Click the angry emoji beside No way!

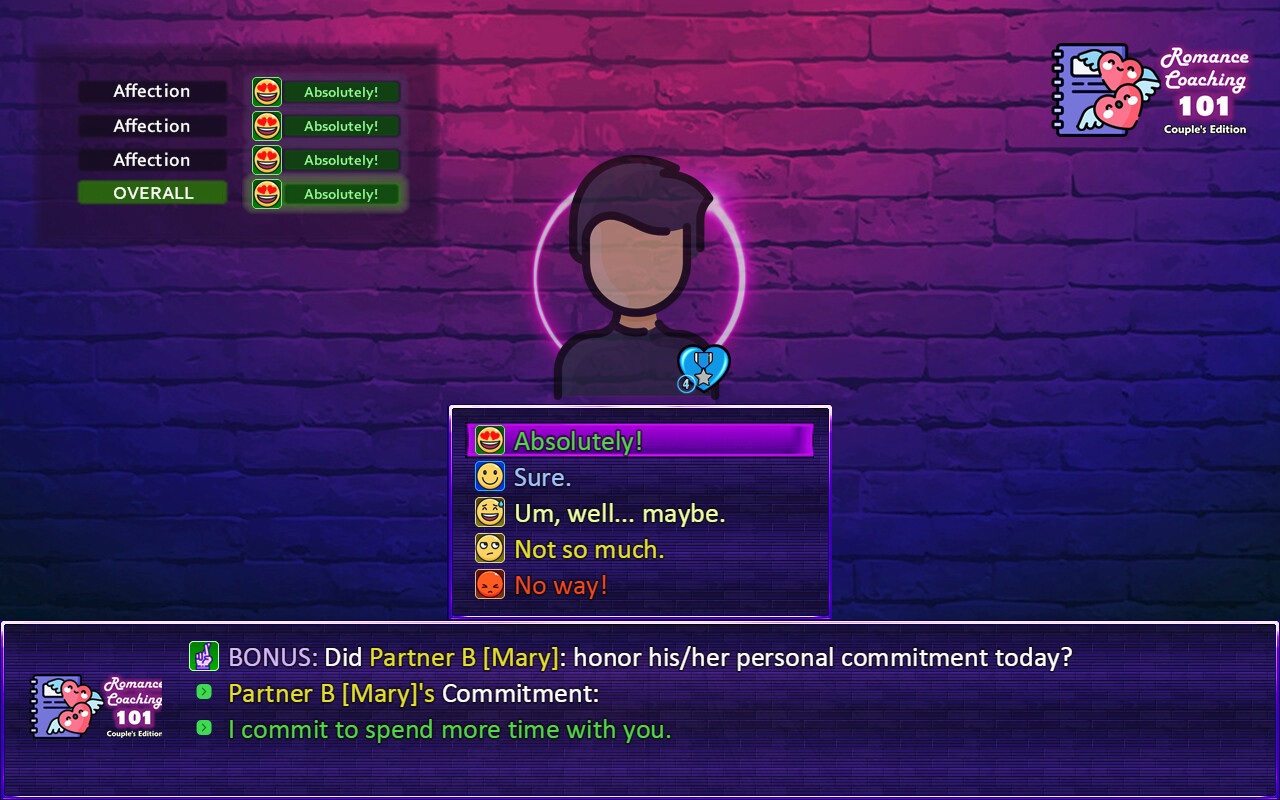tap(489, 584)
